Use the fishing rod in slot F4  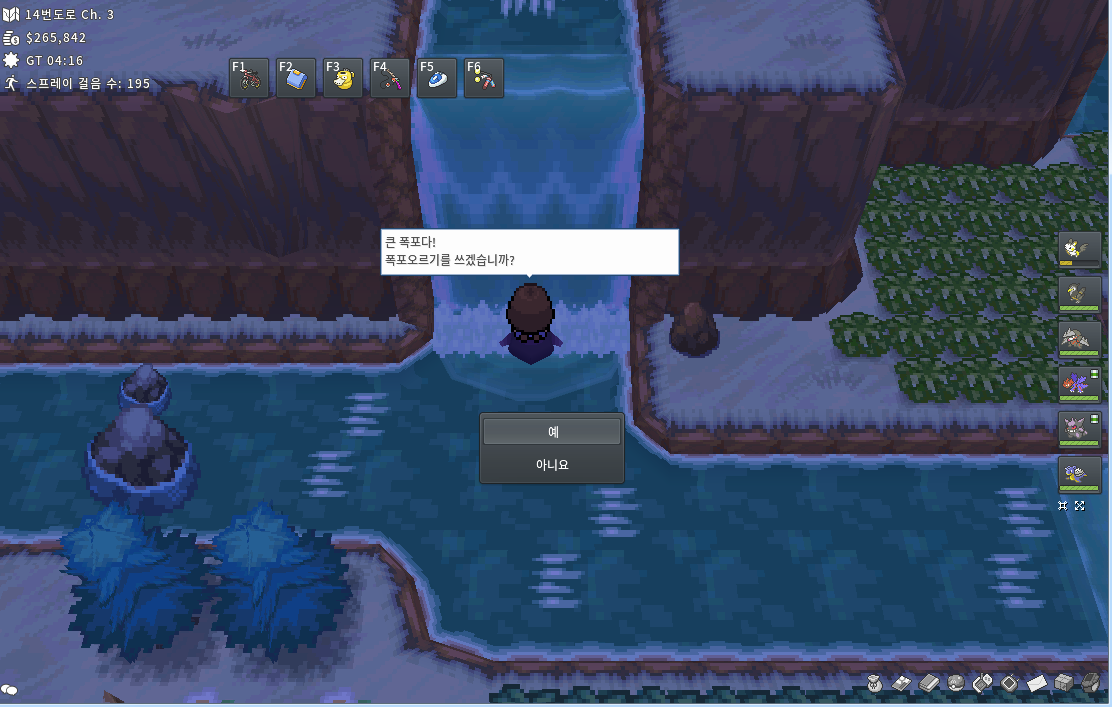pyautogui.click(x=390, y=78)
